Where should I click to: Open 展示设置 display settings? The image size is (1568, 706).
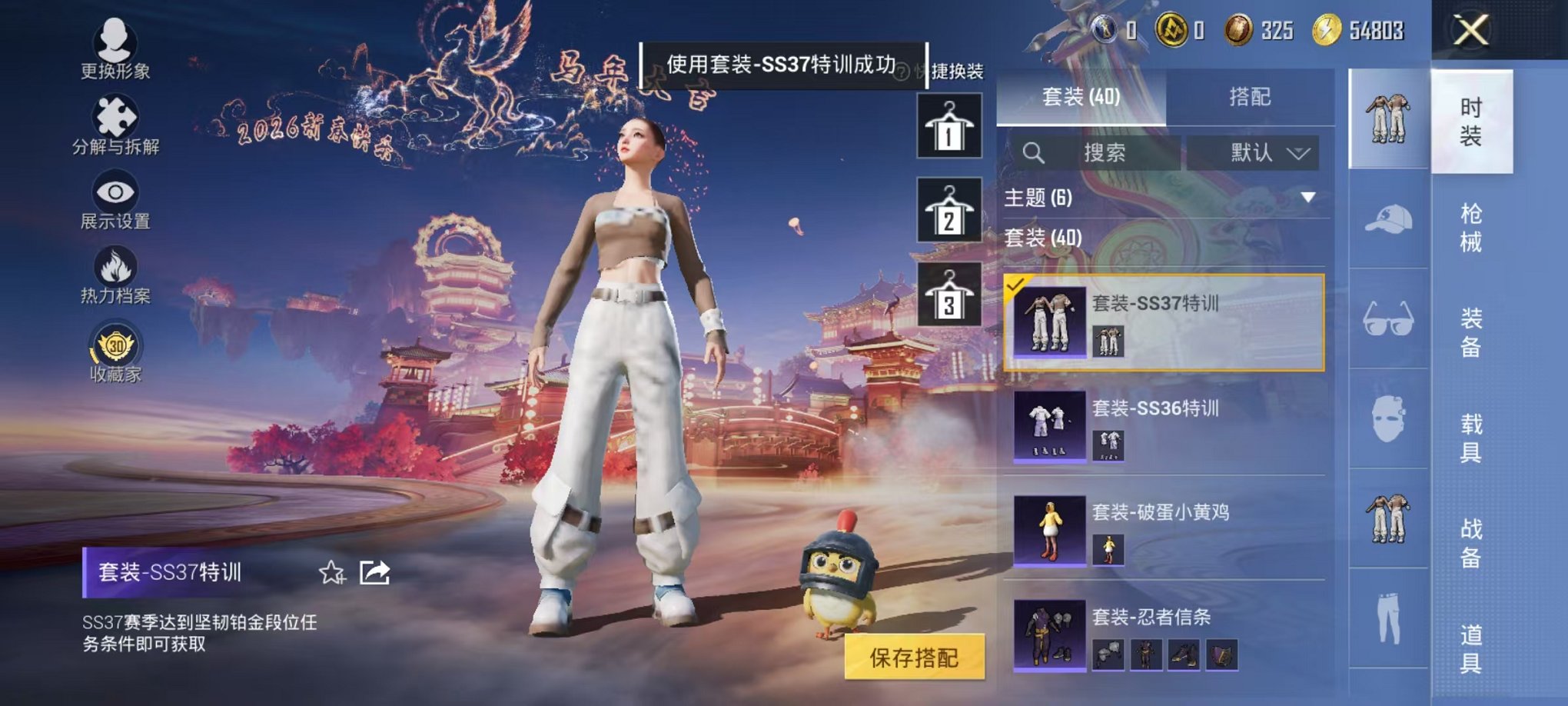pos(114,202)
